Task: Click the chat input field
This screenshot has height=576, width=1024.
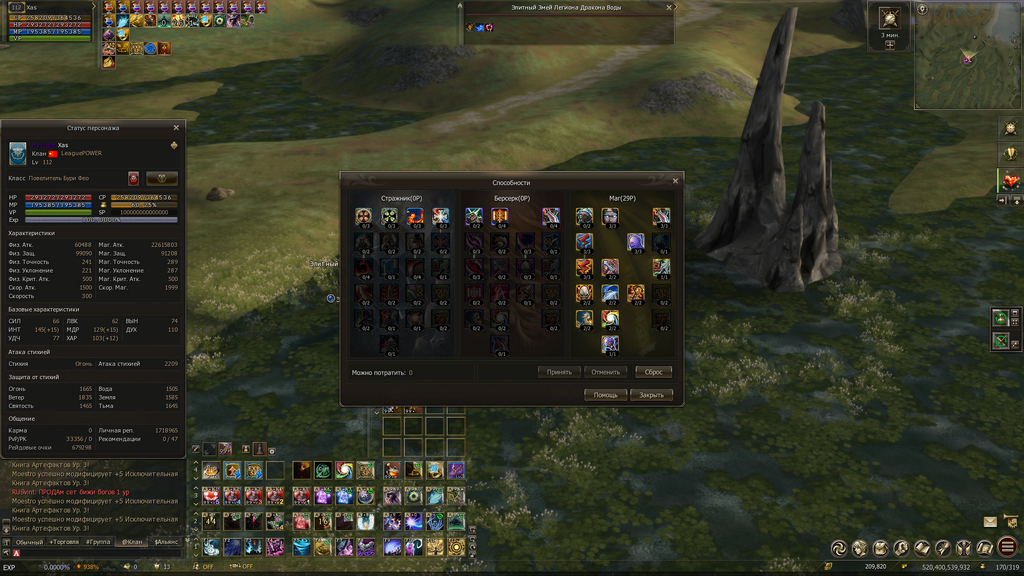Action: (x=100, y=553)
